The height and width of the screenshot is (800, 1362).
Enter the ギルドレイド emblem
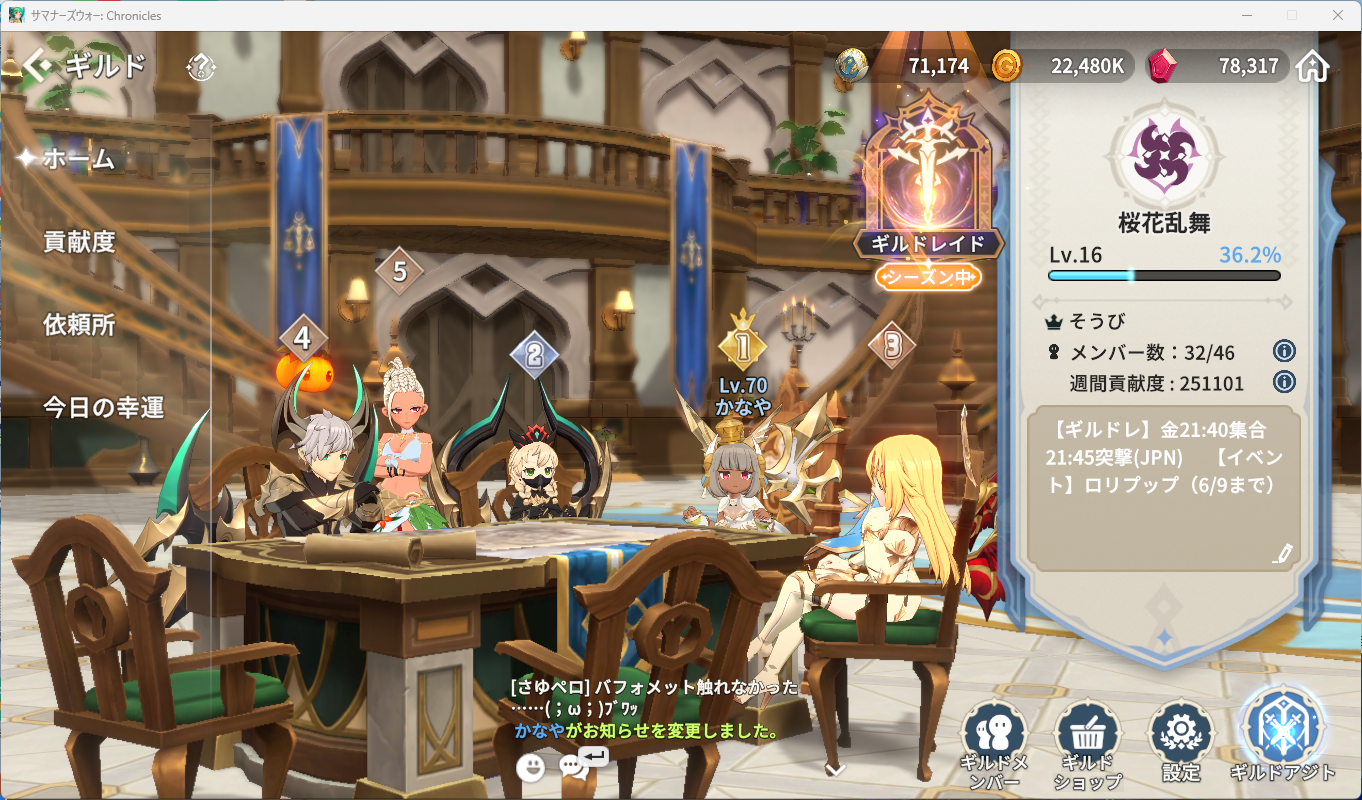928,190
